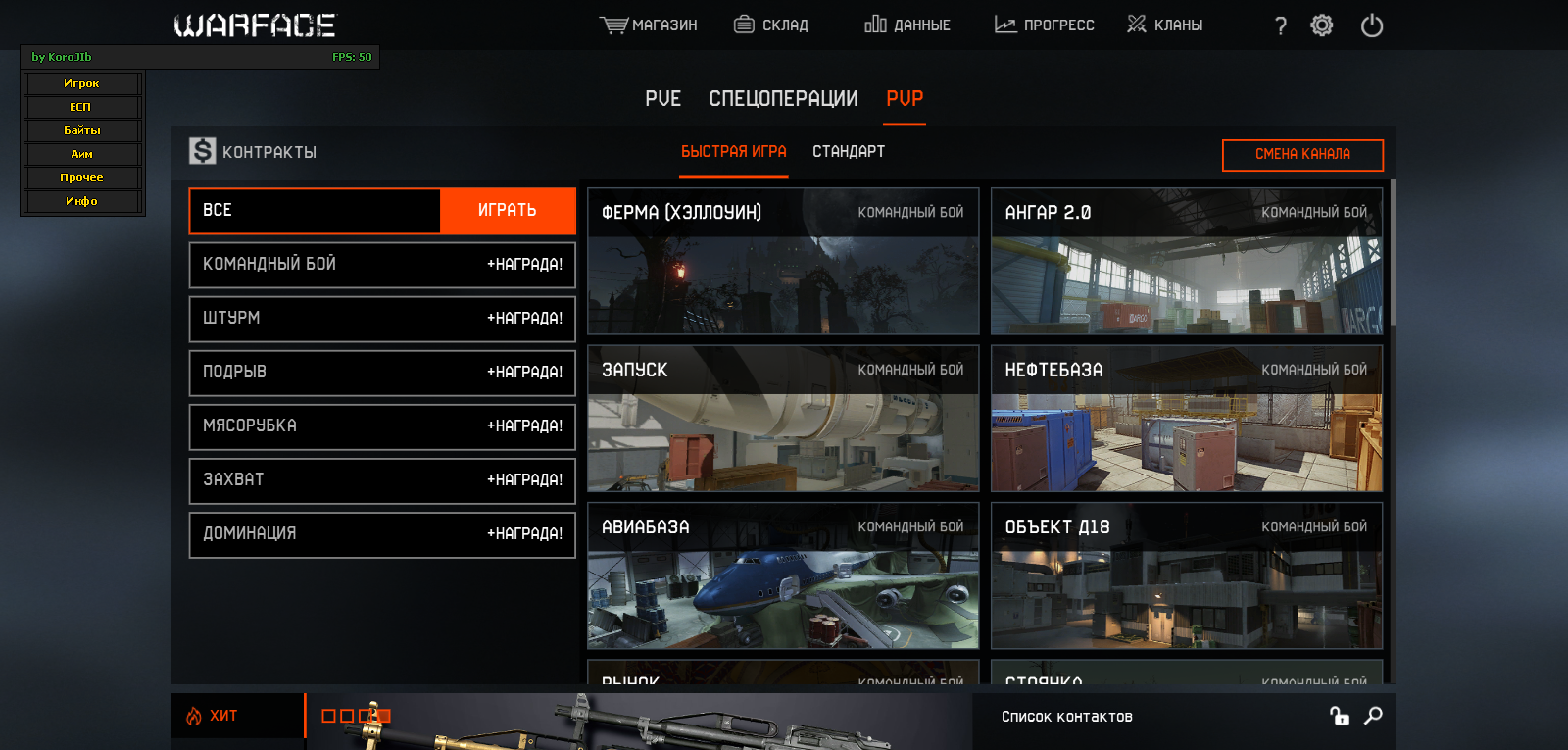Image resolution: width=1568 pixels, height=750 pixels.
Task: Switch to the Спецоперации tab
Action: 783,98
